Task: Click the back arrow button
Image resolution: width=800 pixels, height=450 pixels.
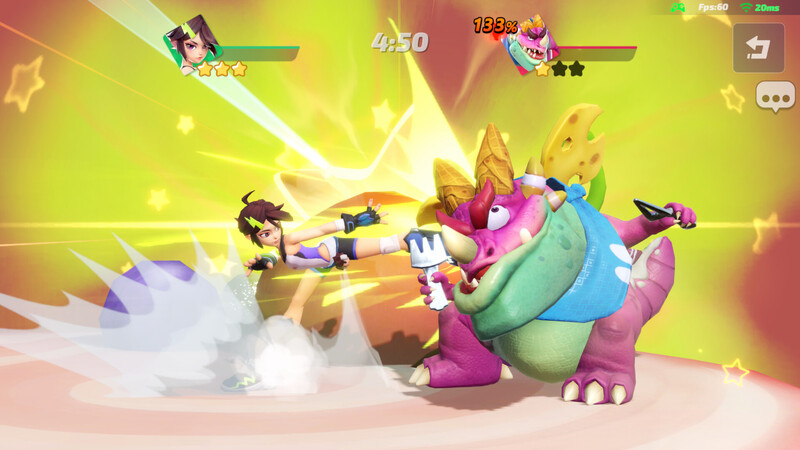Action: 758,48
